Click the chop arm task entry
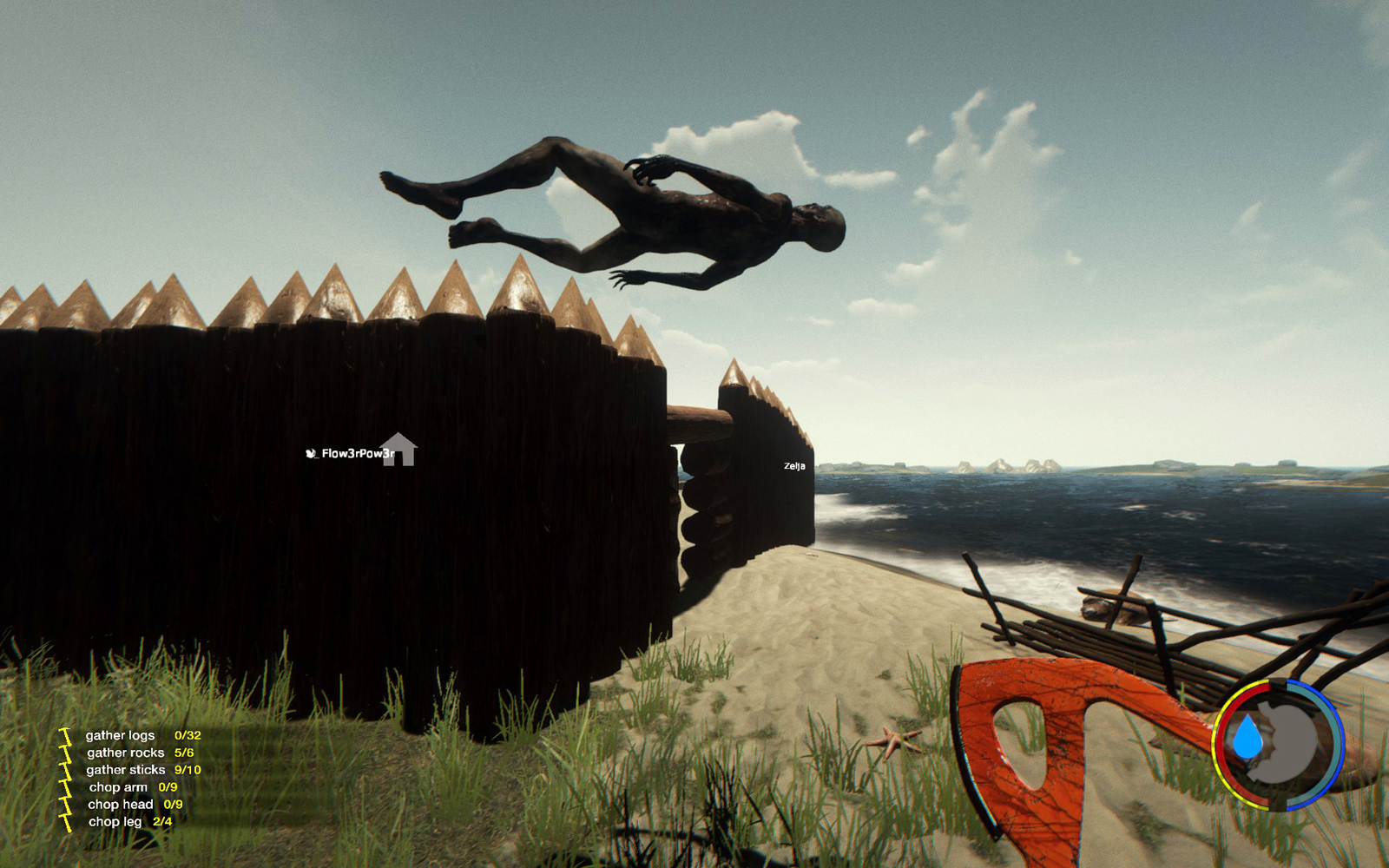Image resolution: width=1389 pixels, height=868 pixels. pos(118,787)
